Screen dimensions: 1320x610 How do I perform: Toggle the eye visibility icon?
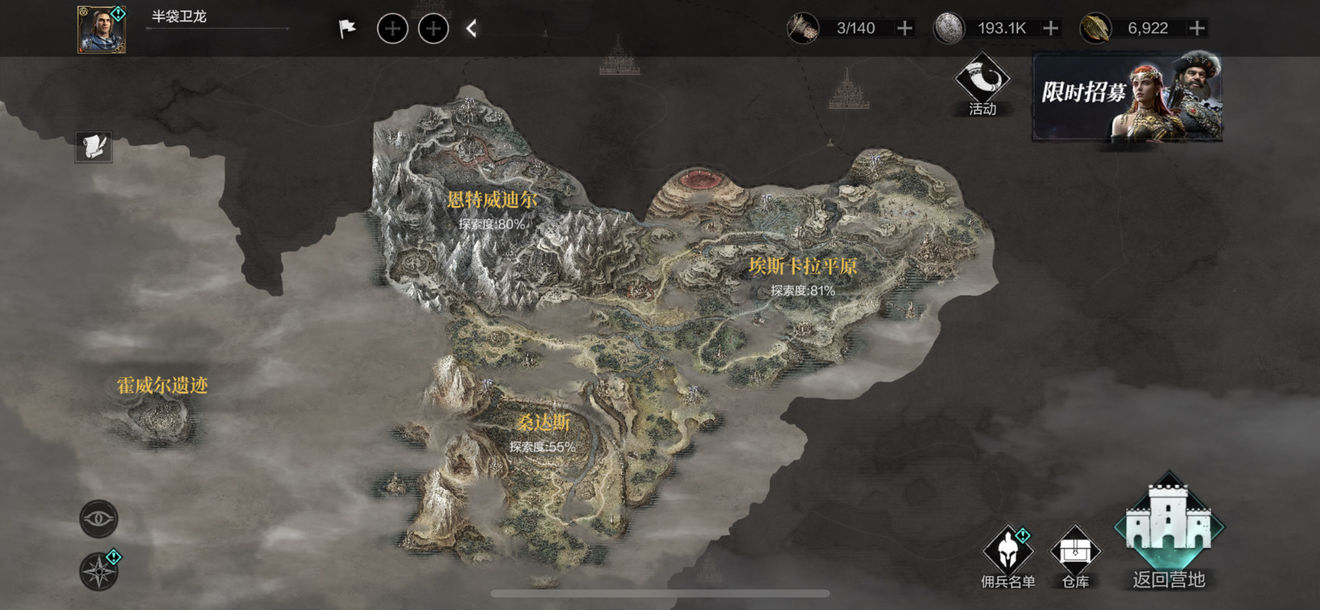tap(99, 519)
